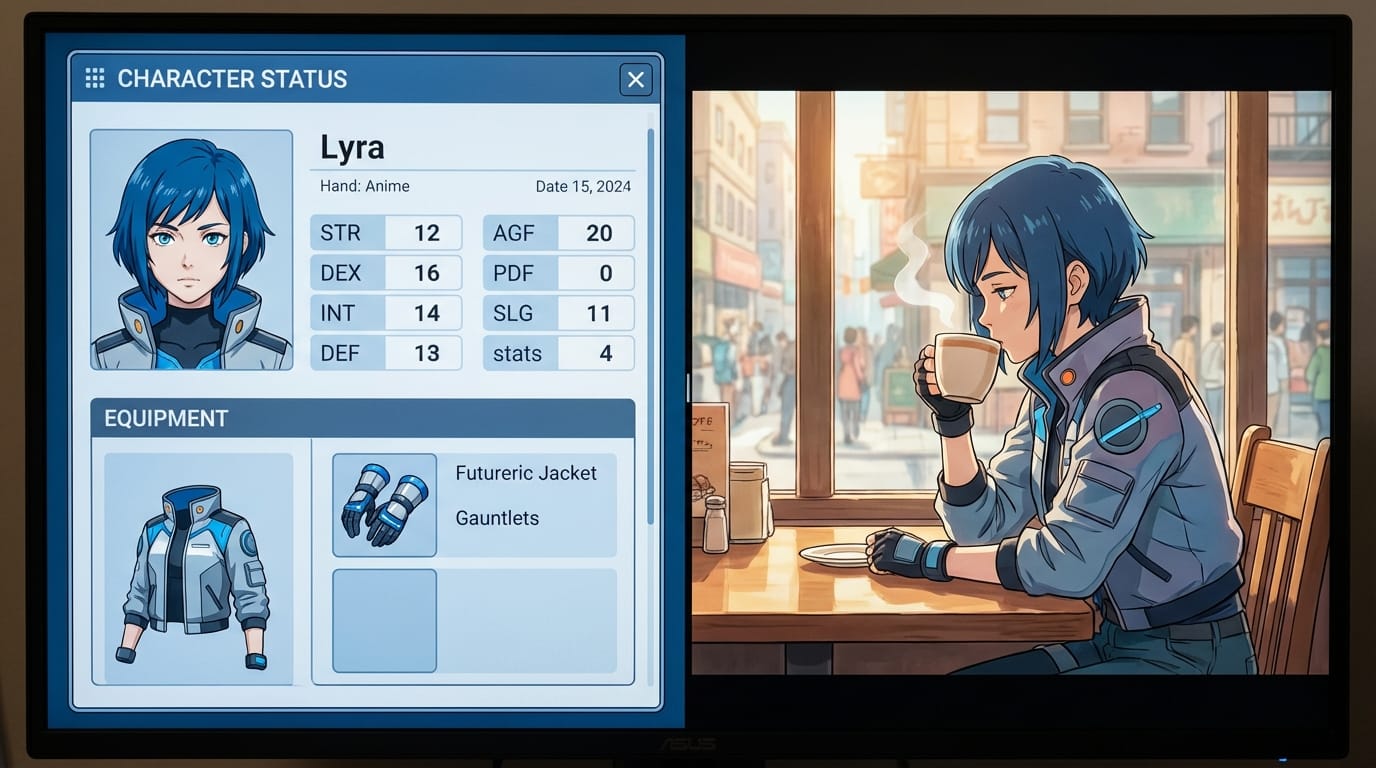Click the grid icon beside Character Status title
The image size is (1376, 768).
click(95, 78)
